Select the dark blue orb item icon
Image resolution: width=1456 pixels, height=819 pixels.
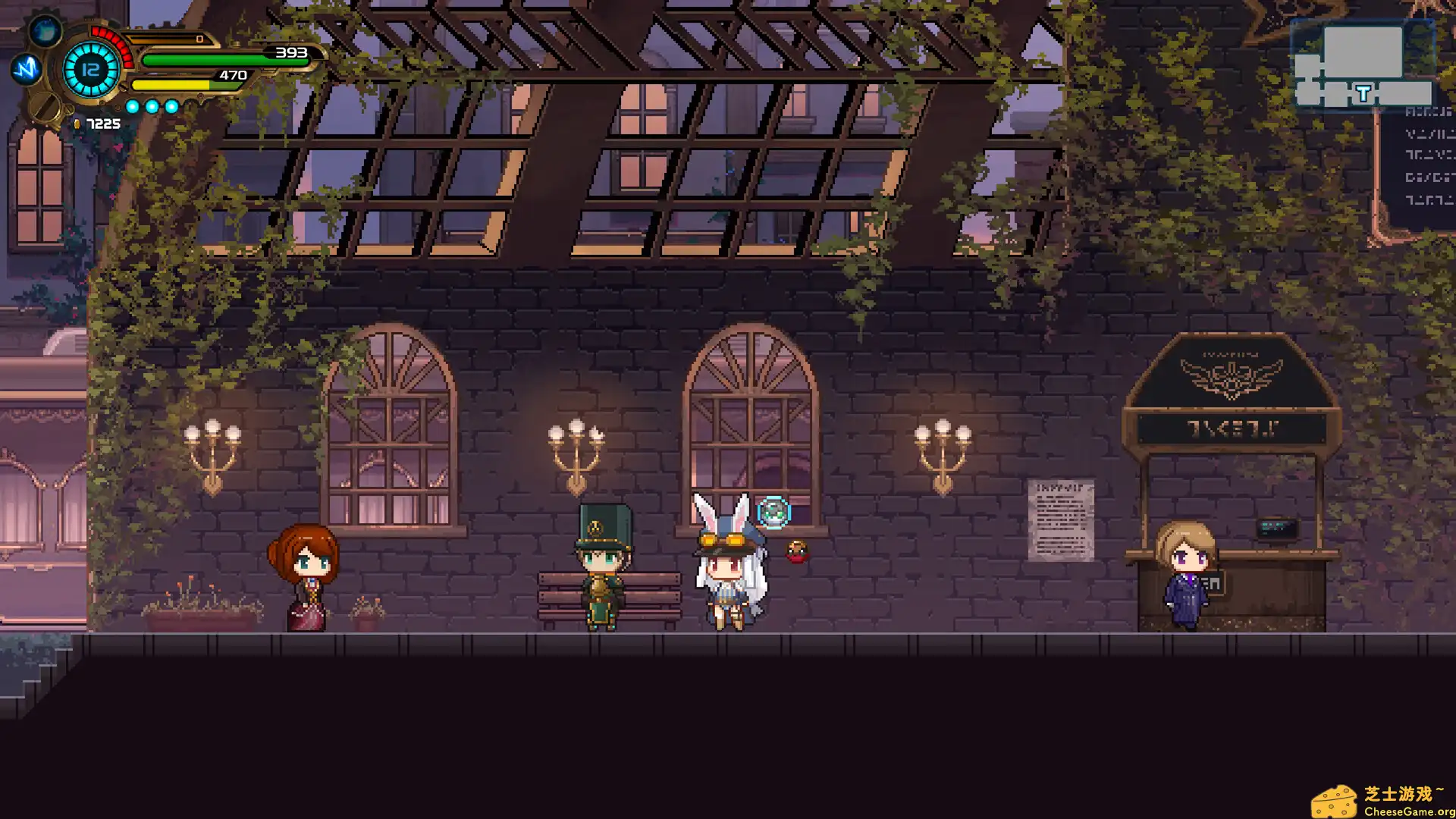tap(45, 31)
